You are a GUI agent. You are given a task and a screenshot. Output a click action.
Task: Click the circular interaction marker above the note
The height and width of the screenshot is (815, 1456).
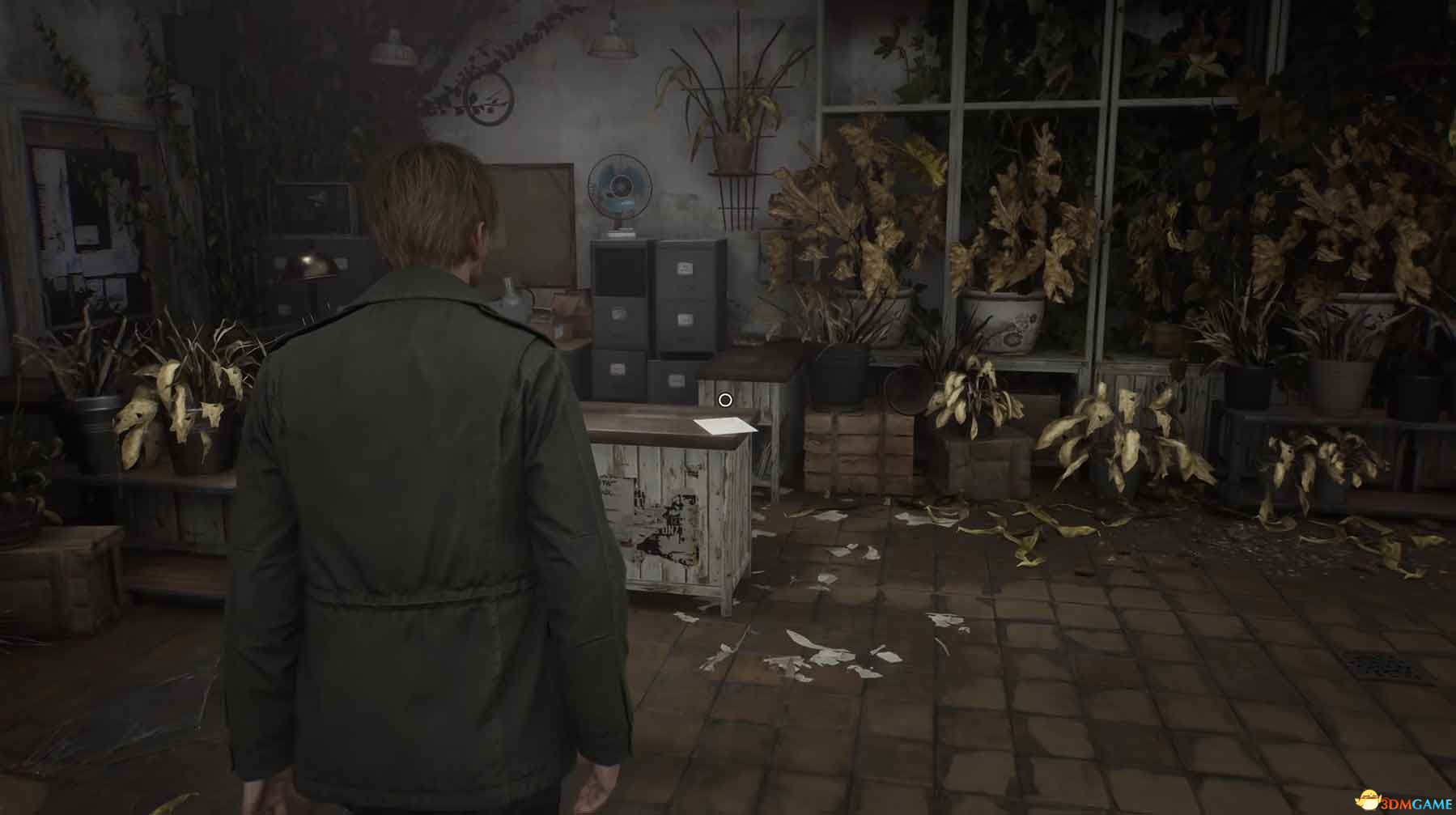pos(725,400)
